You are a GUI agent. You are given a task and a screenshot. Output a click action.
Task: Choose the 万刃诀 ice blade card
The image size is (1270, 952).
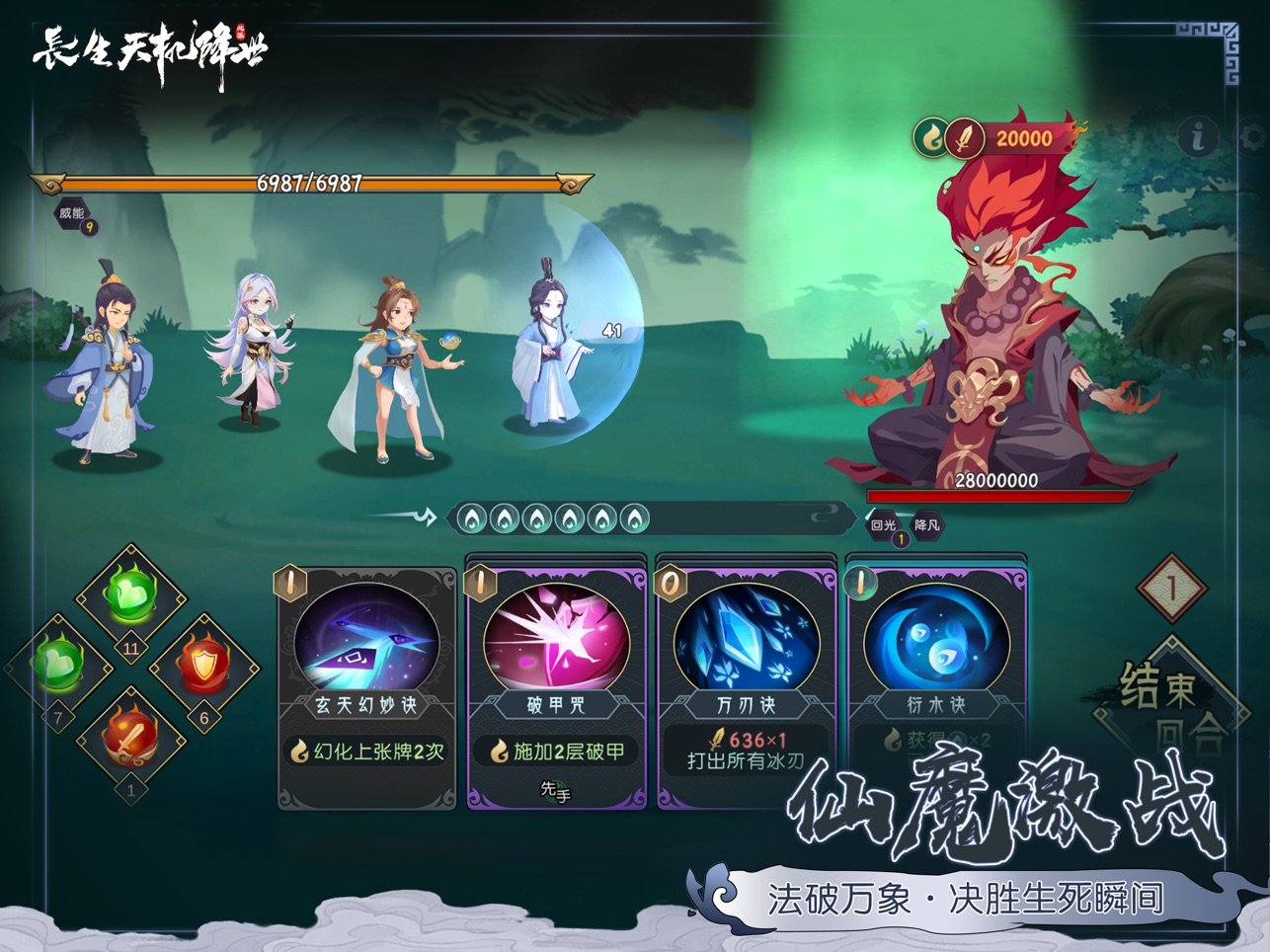746,681
